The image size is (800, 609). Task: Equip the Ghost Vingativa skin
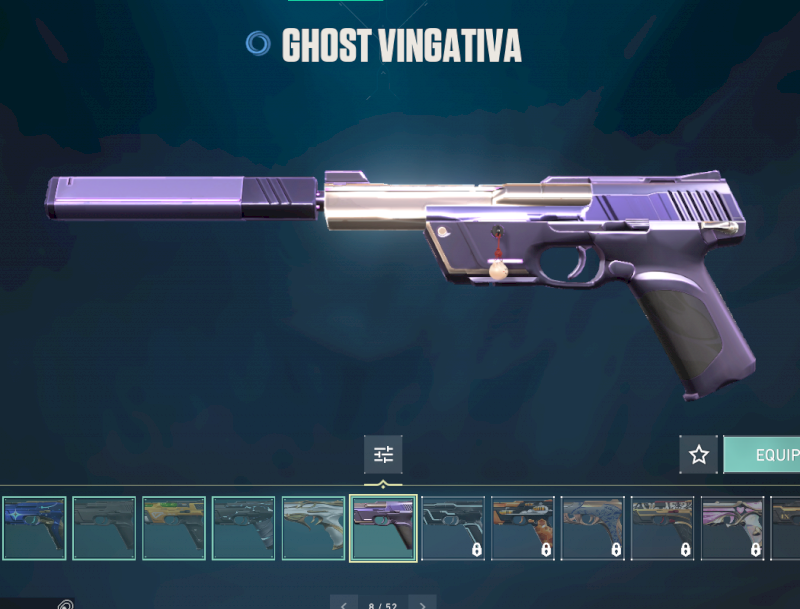click(x=764, y=455)
